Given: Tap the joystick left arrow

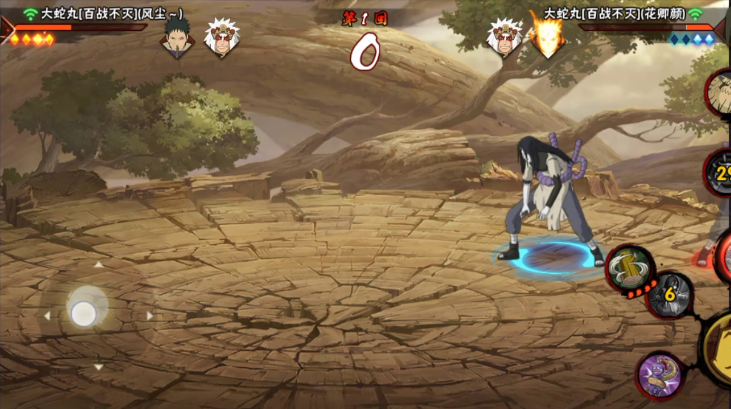Looking at the screenshot, I should [46, 315].
